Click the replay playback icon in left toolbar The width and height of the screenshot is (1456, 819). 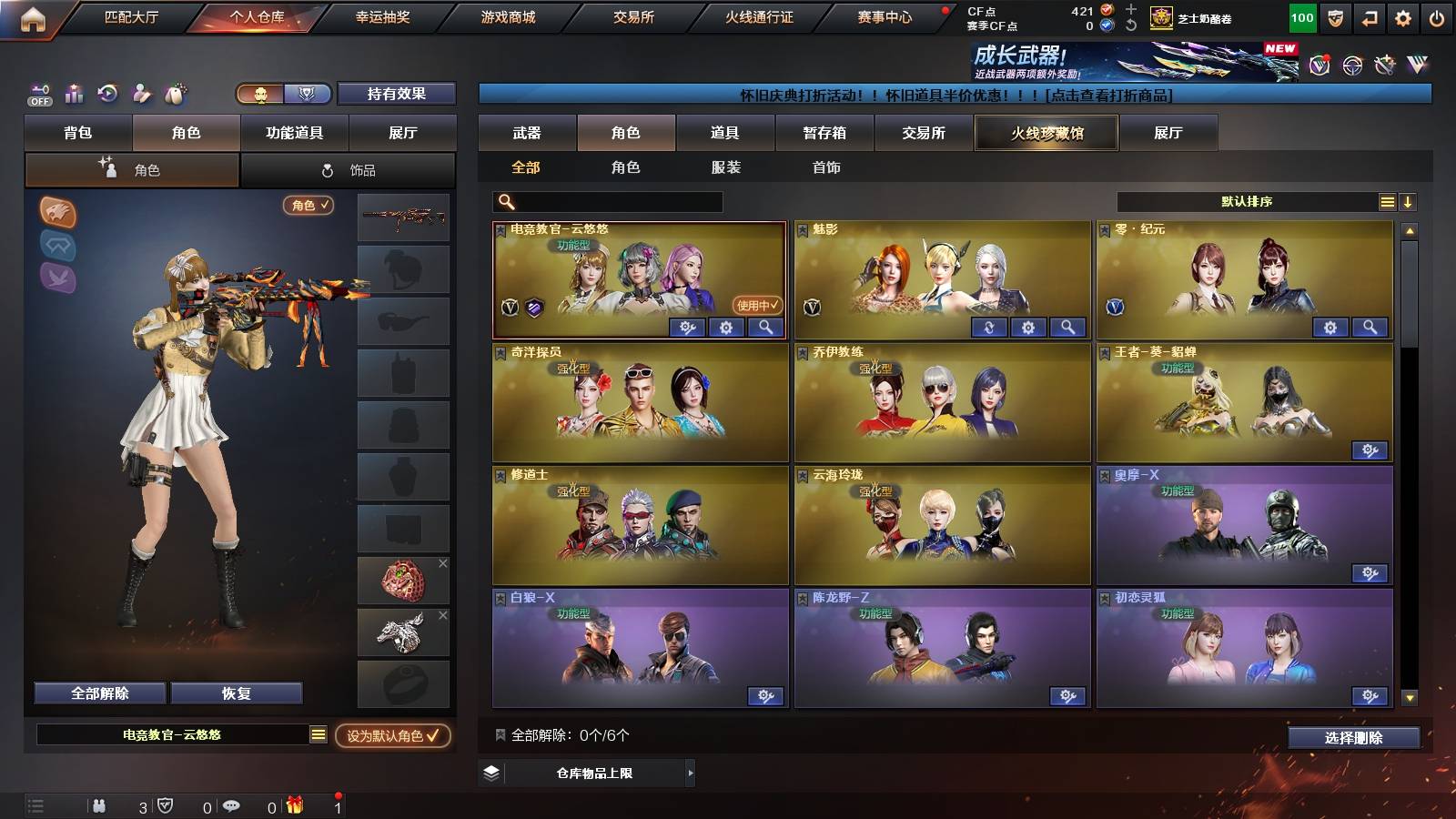[106, 95]
